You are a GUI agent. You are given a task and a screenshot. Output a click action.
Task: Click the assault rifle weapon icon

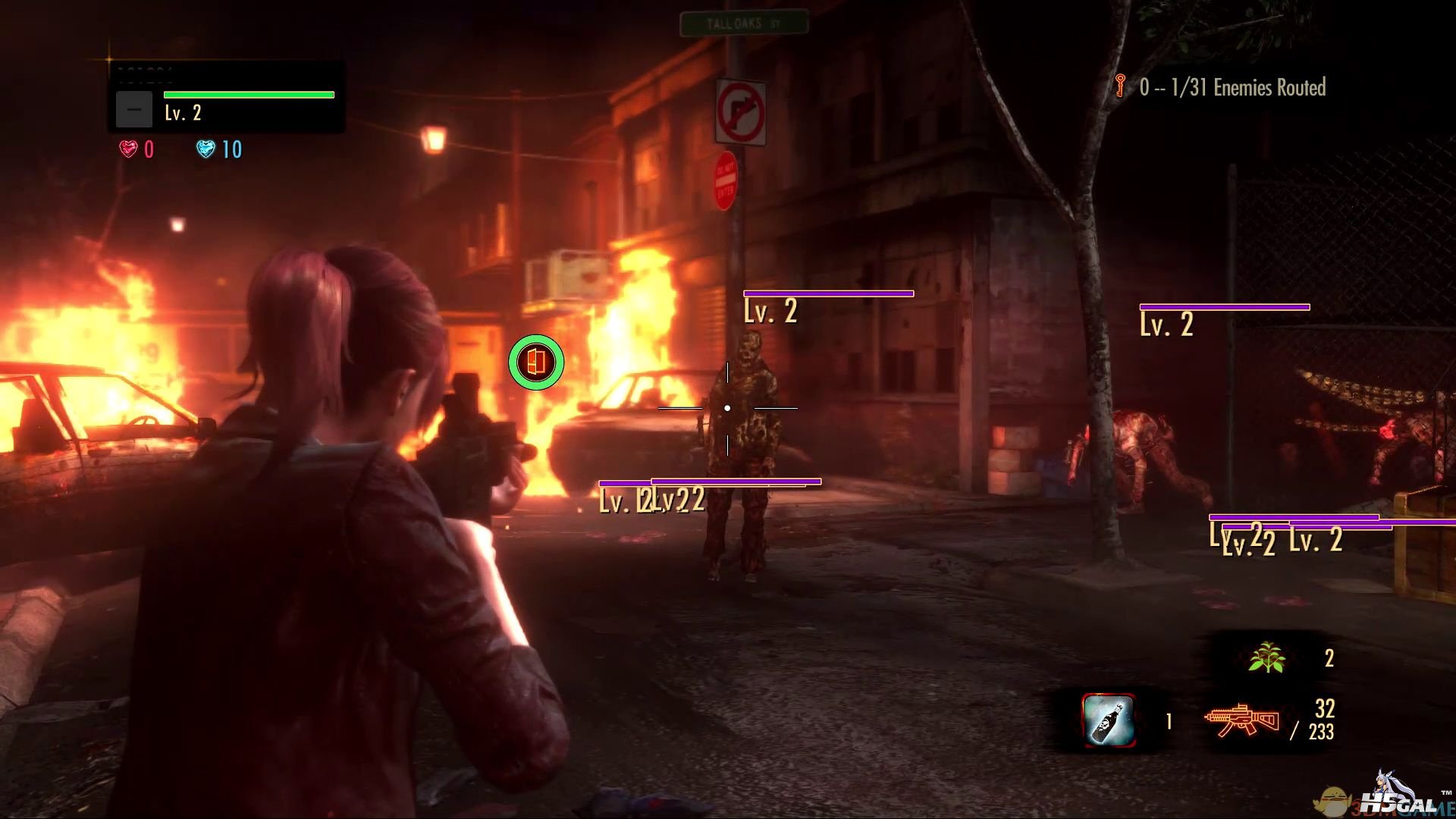point(1242,720)
